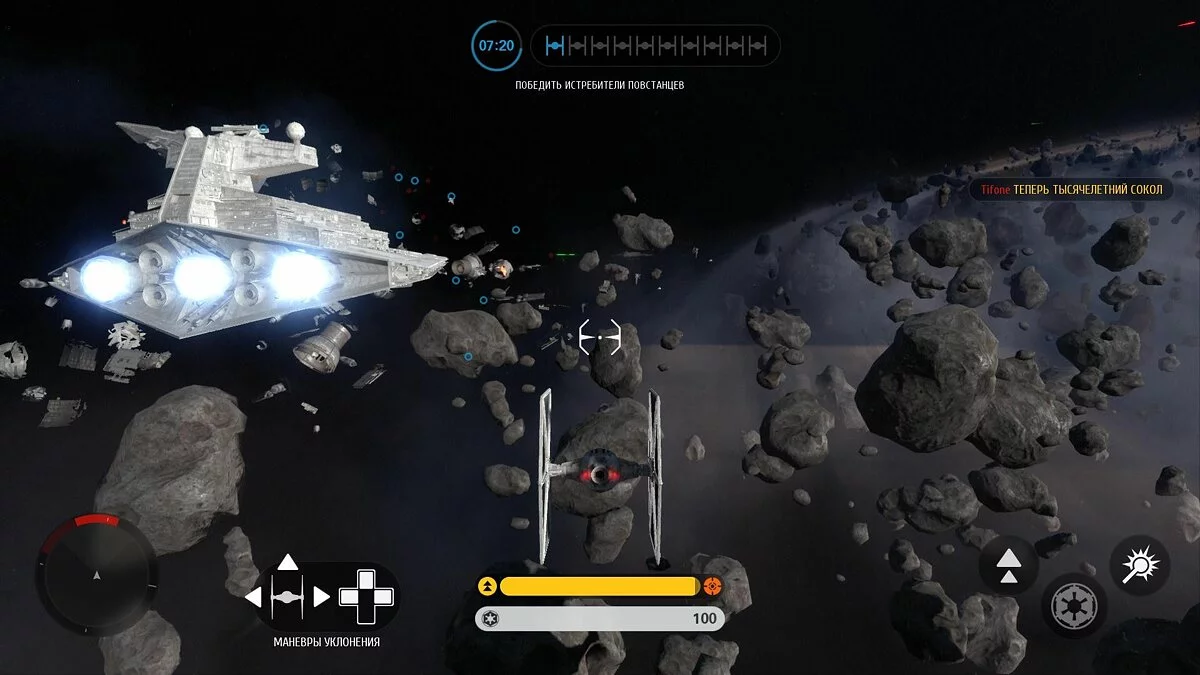Activate the double-arrow speed boost ability
1200x675 pixels.
[x=1008, y=566]
